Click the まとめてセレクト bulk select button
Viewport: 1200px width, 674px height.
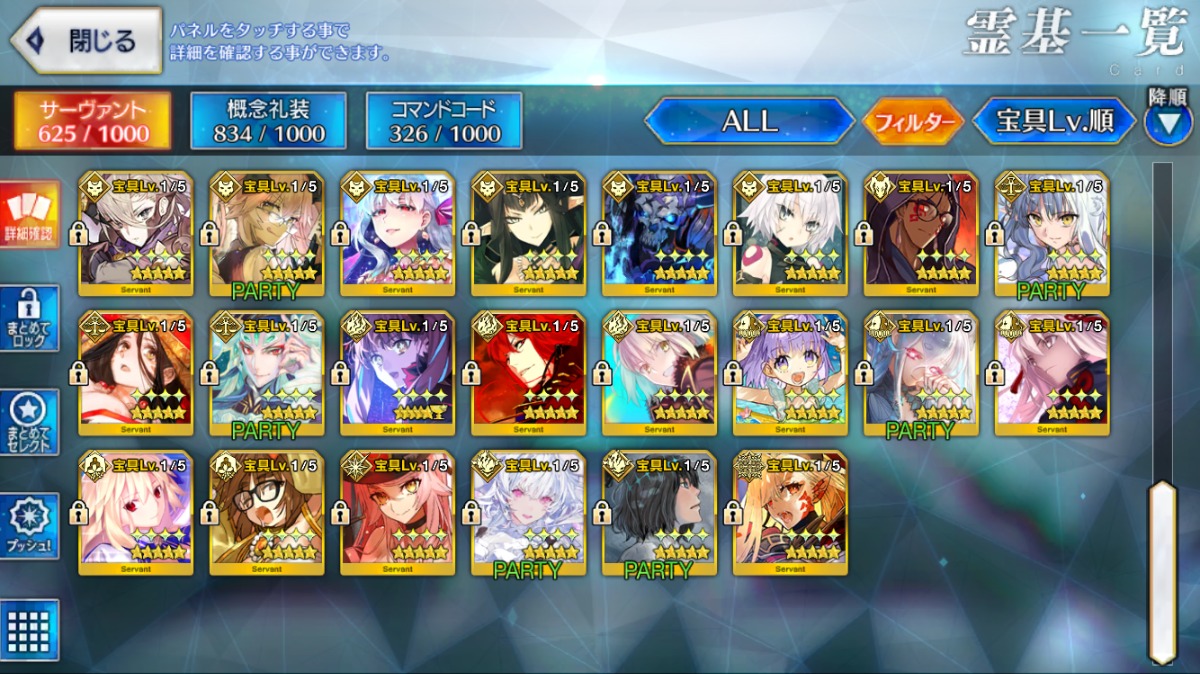coord(30,422)
